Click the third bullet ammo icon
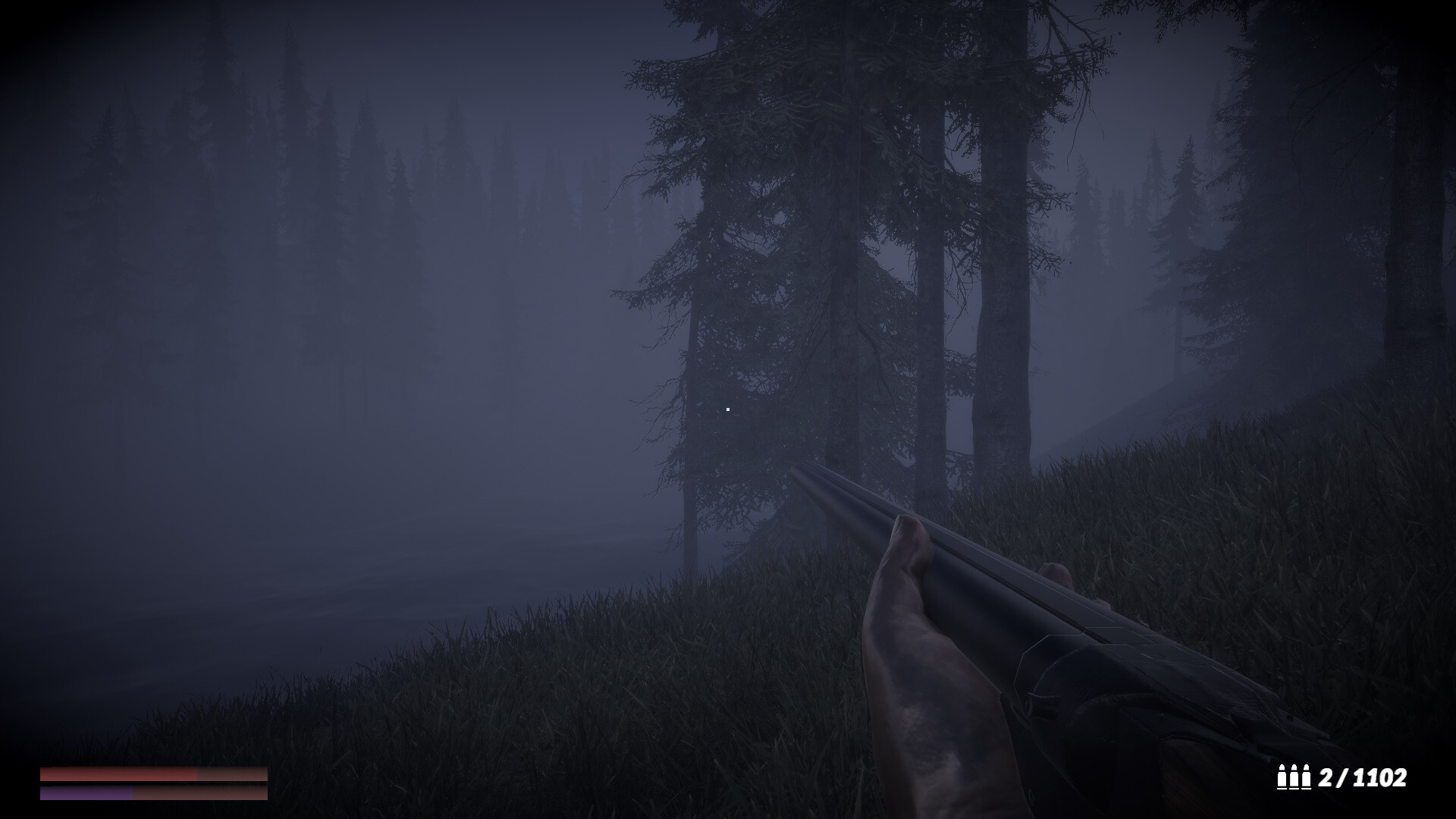This screenshot has width=1456, height=819. click(1307, 777)
